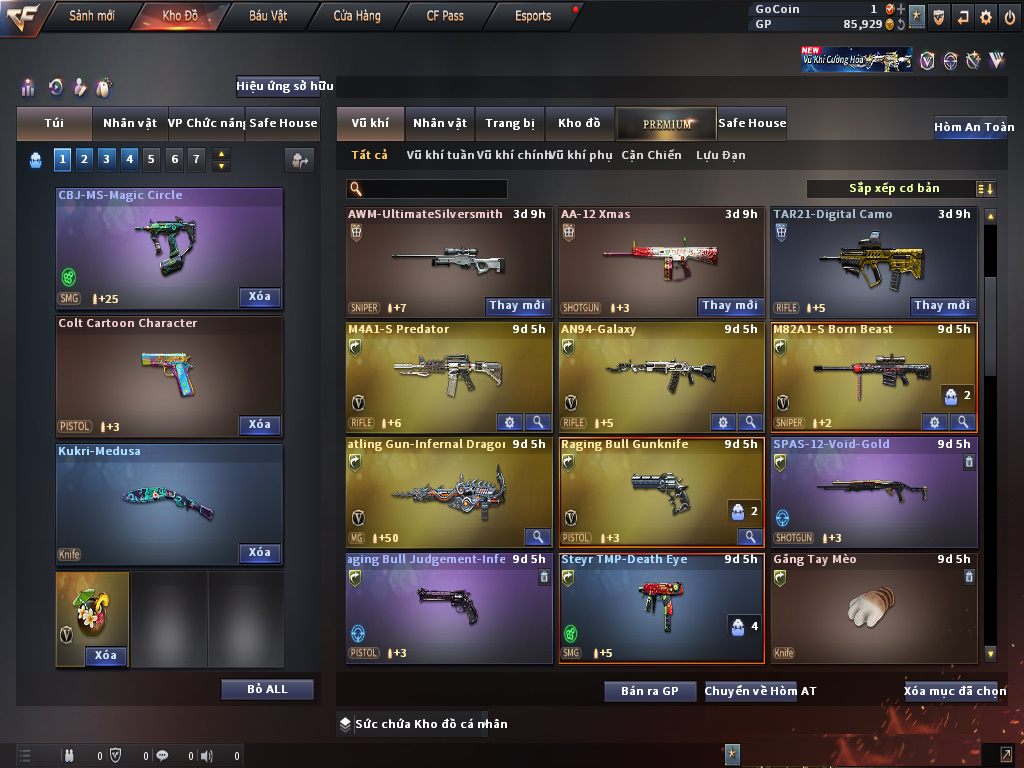Go to the CF Pass menu
This screenshot has height=768, width=1024.
444,16
